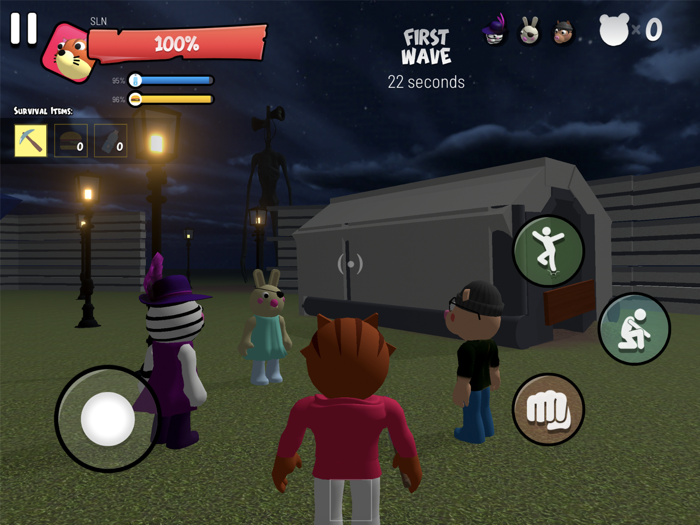This screenshot has height=525, width=700.
Task: Tap the fist punch button
Action: click(x=548, y=410)
